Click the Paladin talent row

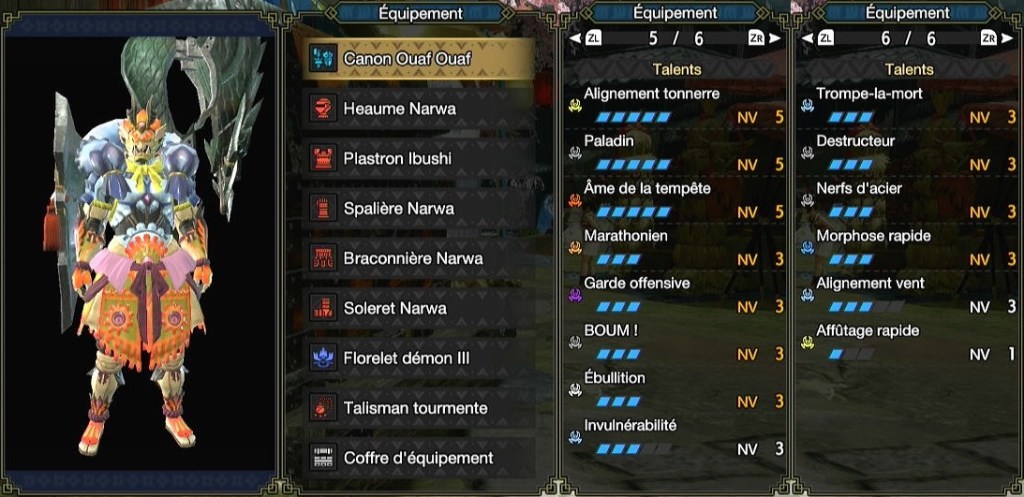click(x=676, y=152)
